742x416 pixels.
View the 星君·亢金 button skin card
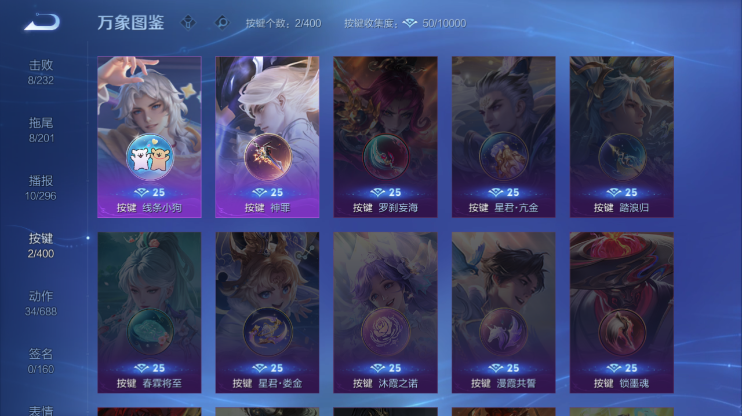[503, 136]
